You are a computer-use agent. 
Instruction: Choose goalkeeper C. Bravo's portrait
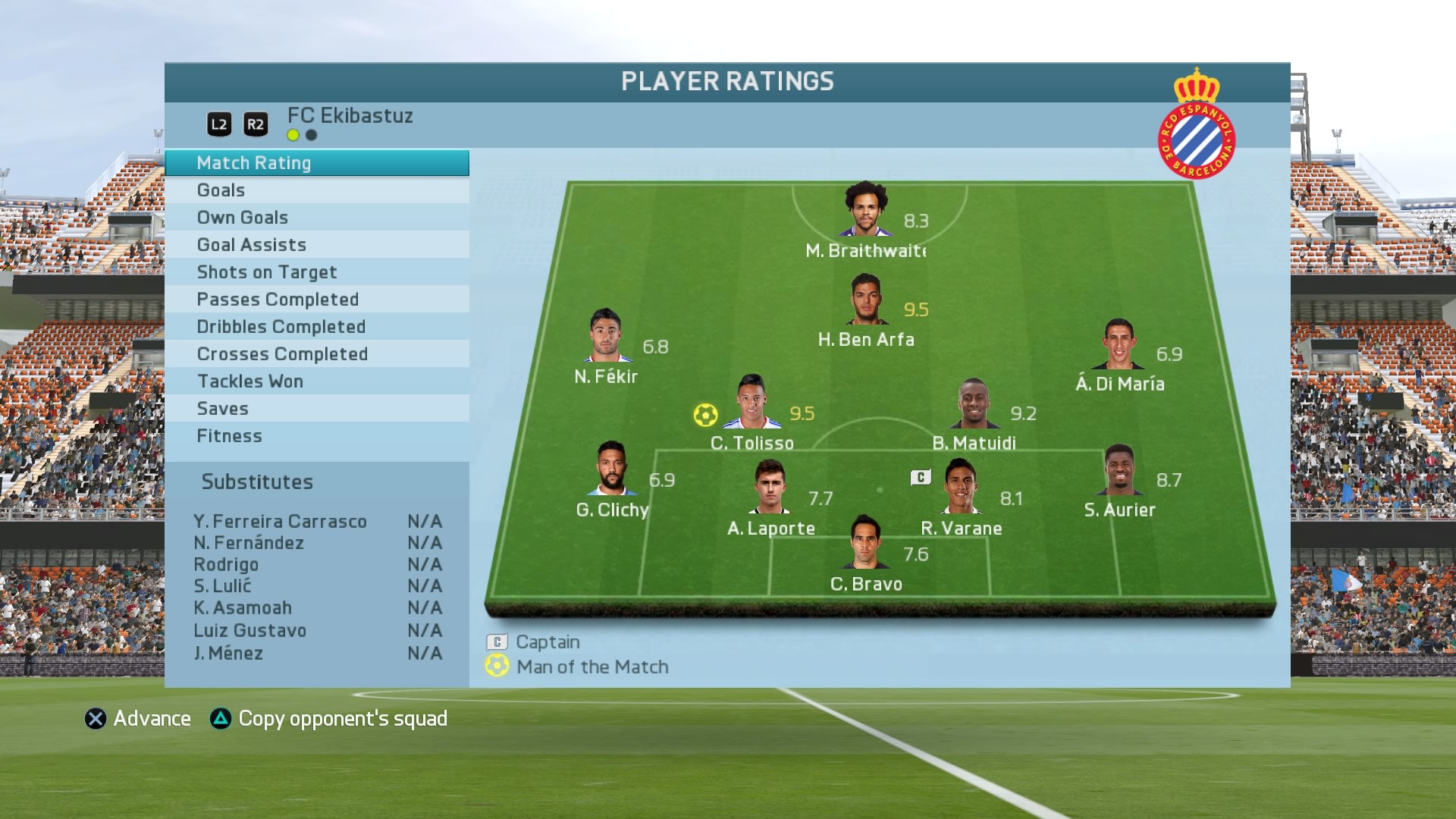[865, 543]
